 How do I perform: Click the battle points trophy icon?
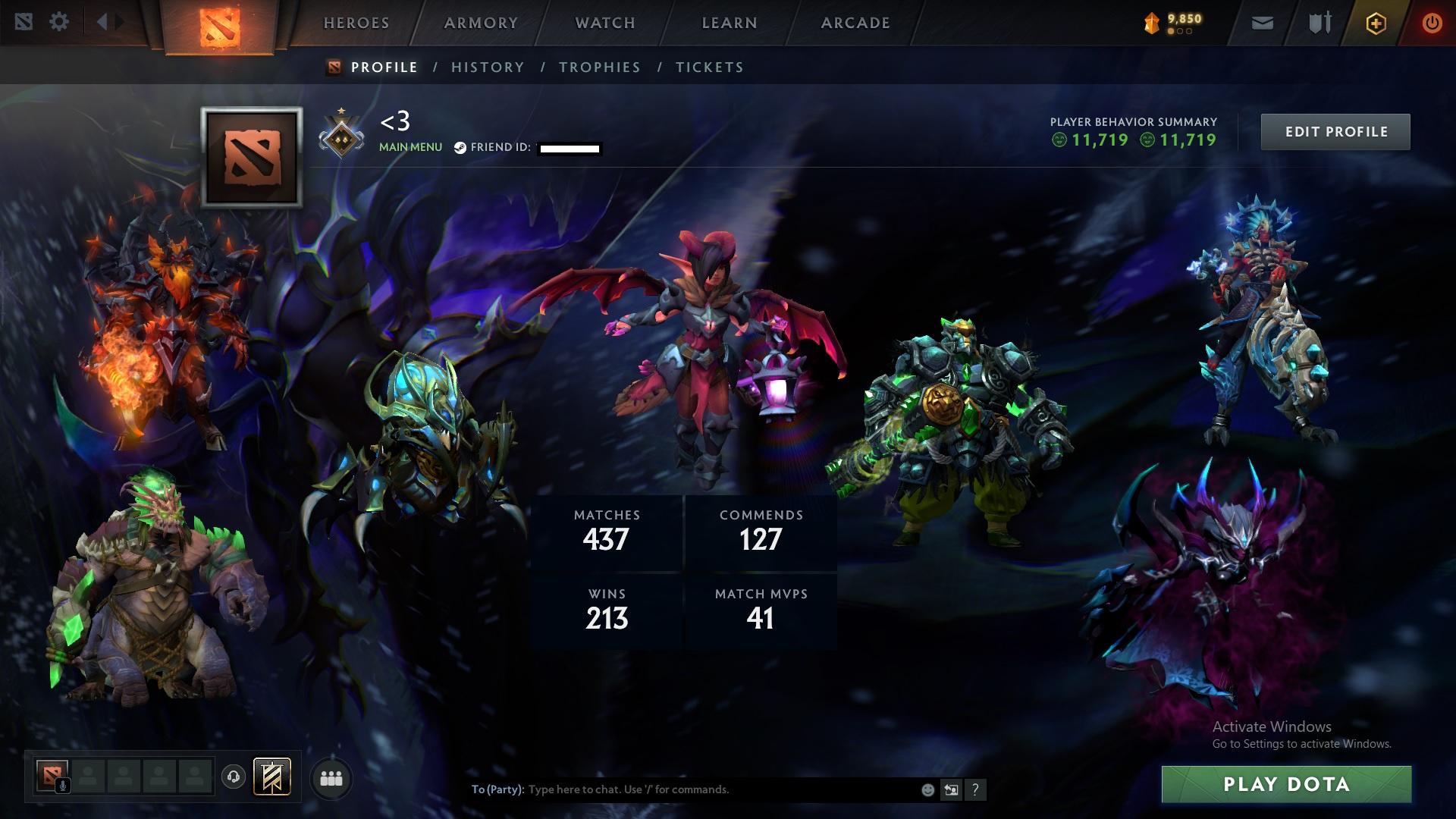1151,20
